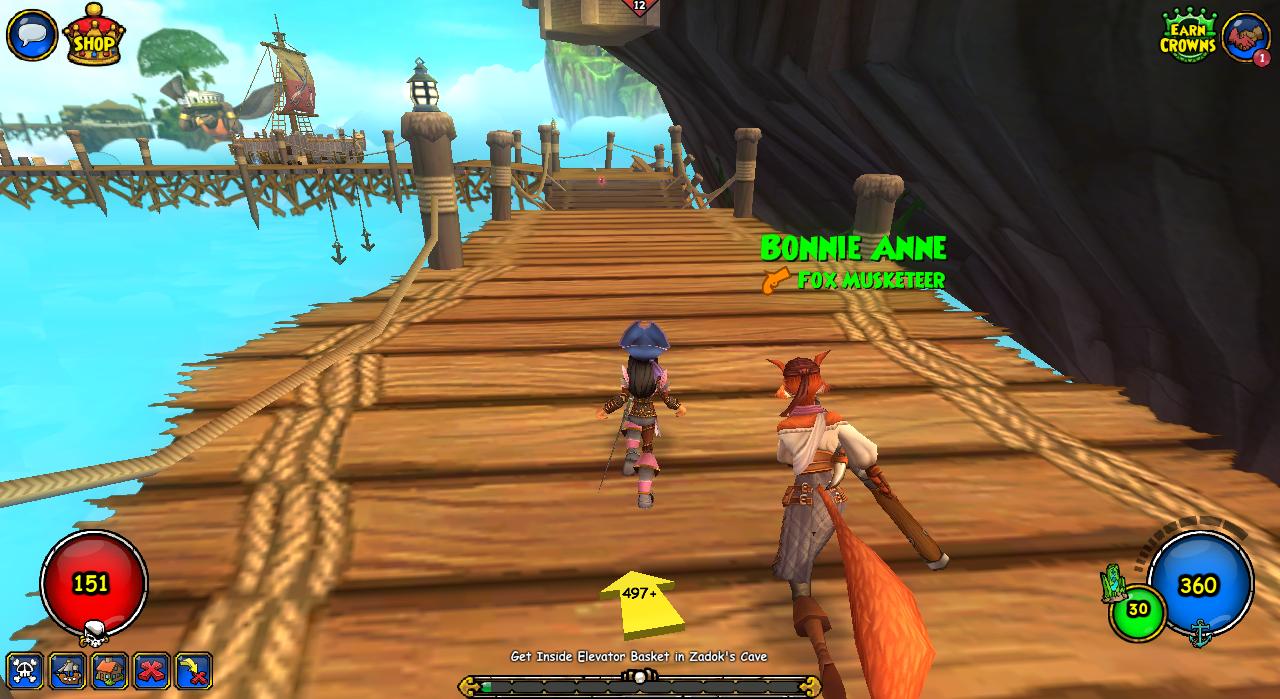Image resolution: width=1280 pixels, height=699 pixels.
Task: Click the yellow arrow with red X
Action: pos(194,670)
